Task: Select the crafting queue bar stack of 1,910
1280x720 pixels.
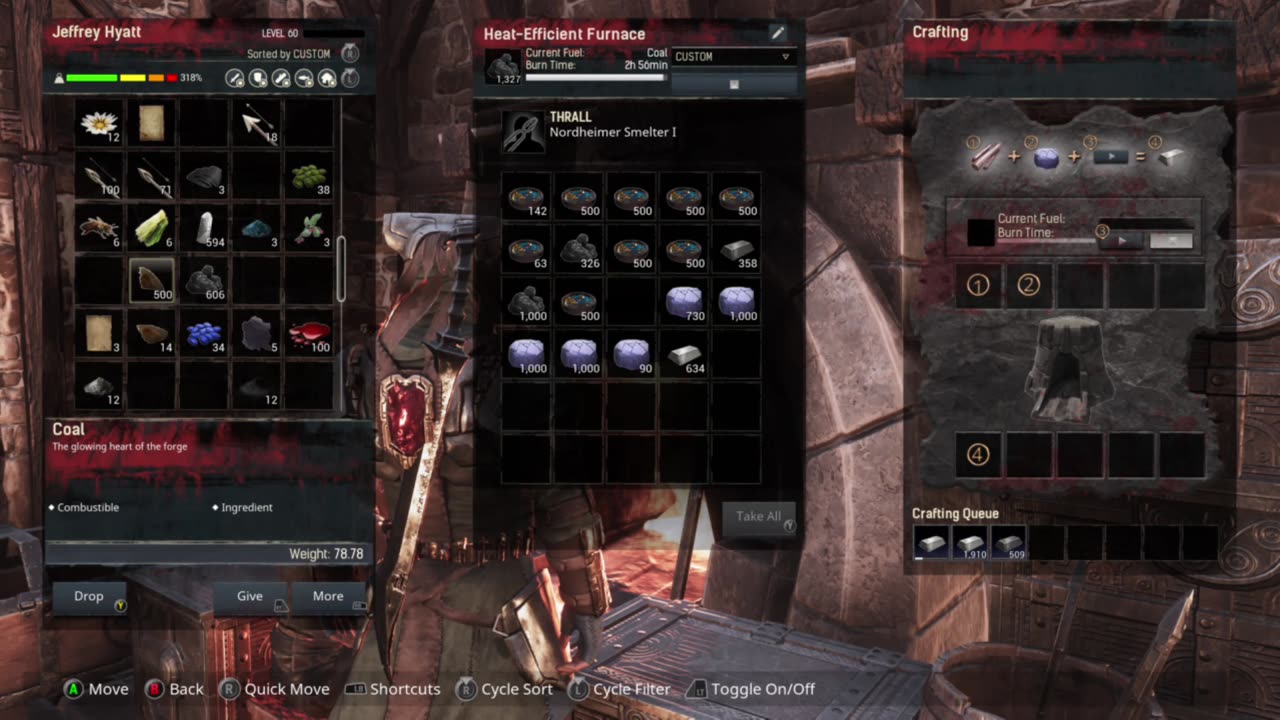Action: (970, 542)
